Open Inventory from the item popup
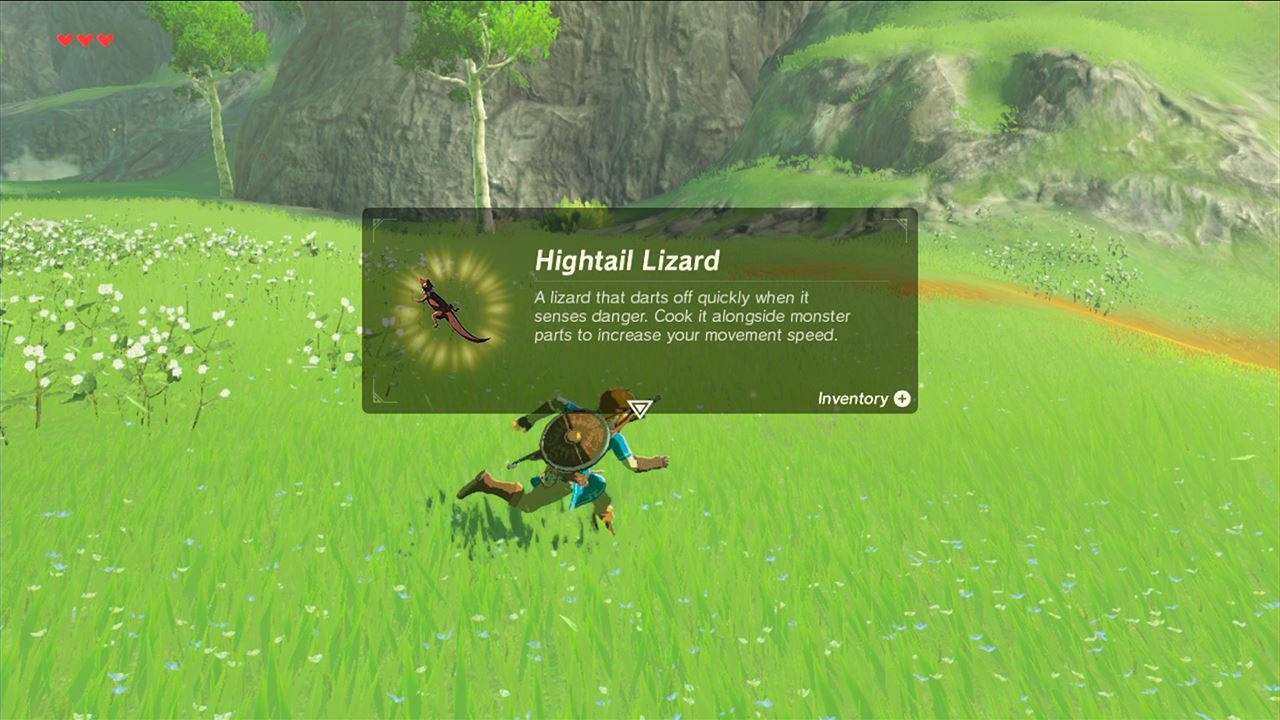 864,399
